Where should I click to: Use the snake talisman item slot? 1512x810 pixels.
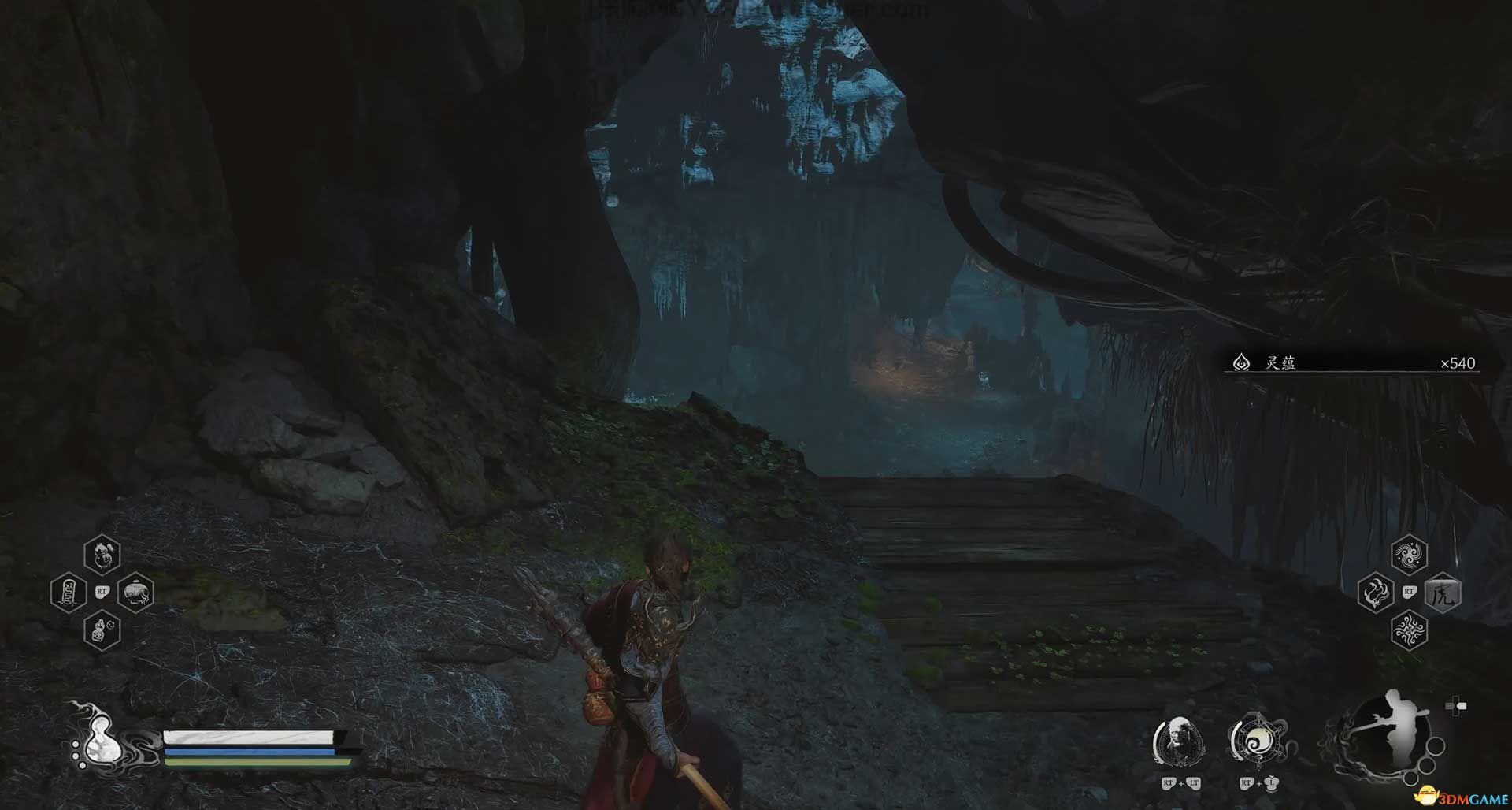pos(69,592)
